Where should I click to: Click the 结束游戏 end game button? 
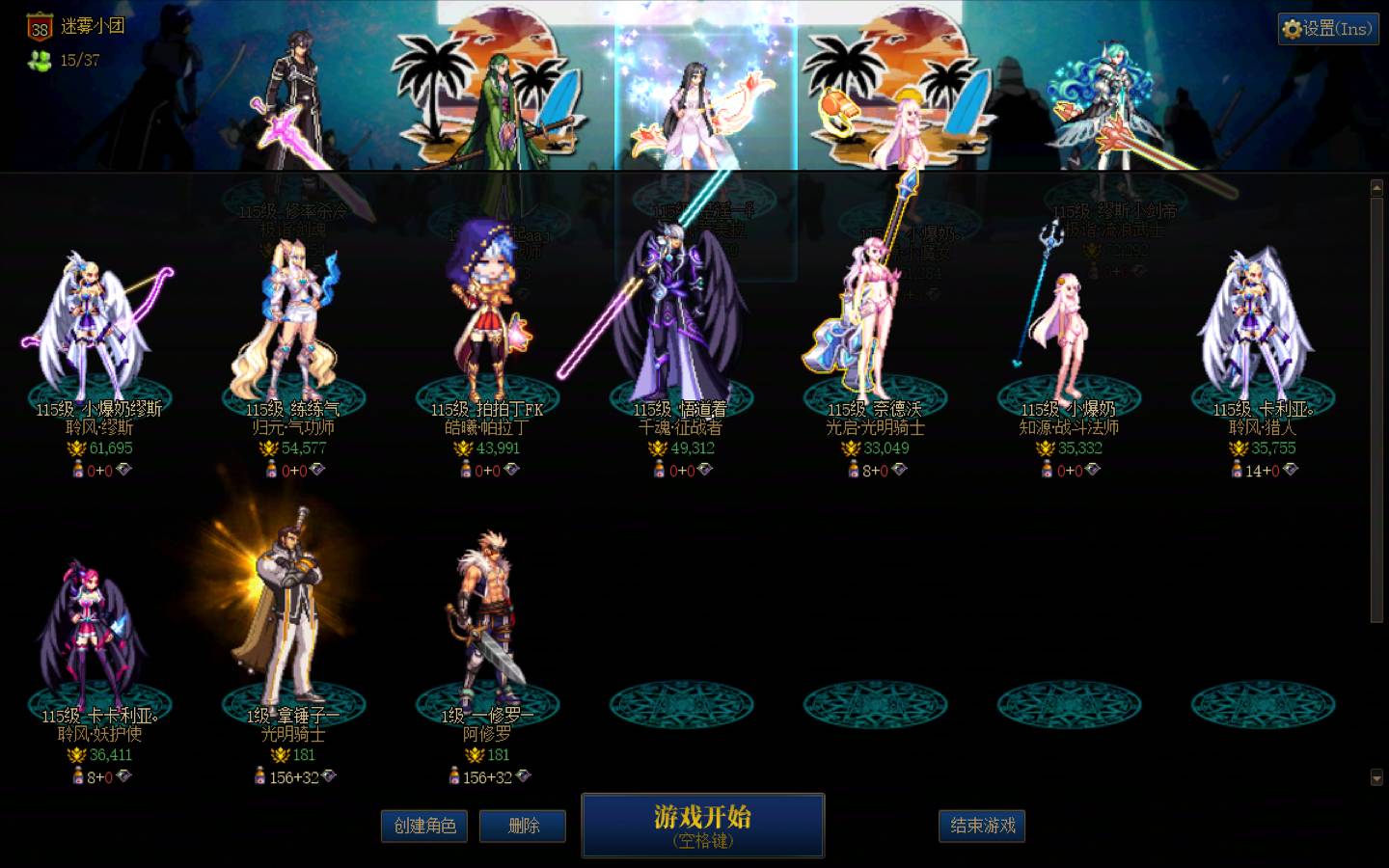point(981,827)
